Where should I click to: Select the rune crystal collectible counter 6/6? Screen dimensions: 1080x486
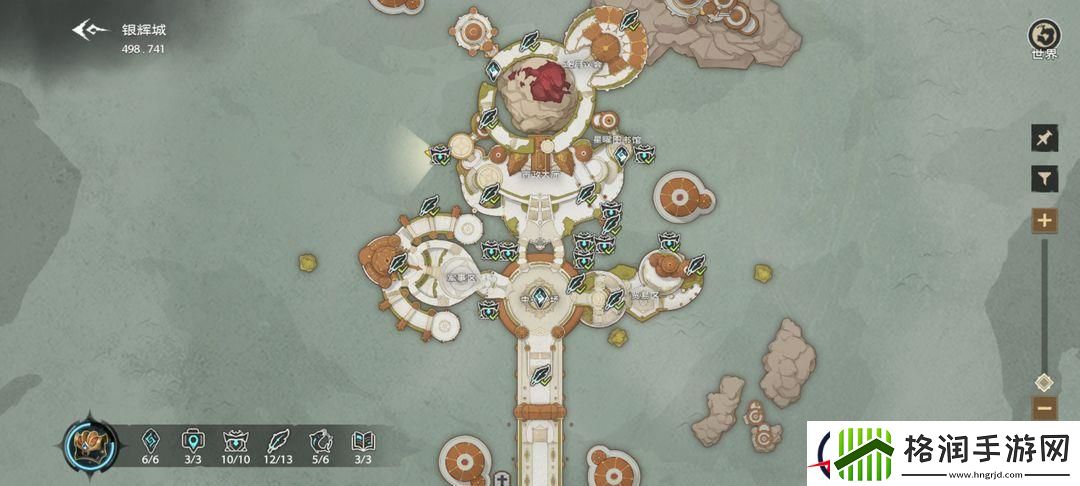tap(150, 445)
